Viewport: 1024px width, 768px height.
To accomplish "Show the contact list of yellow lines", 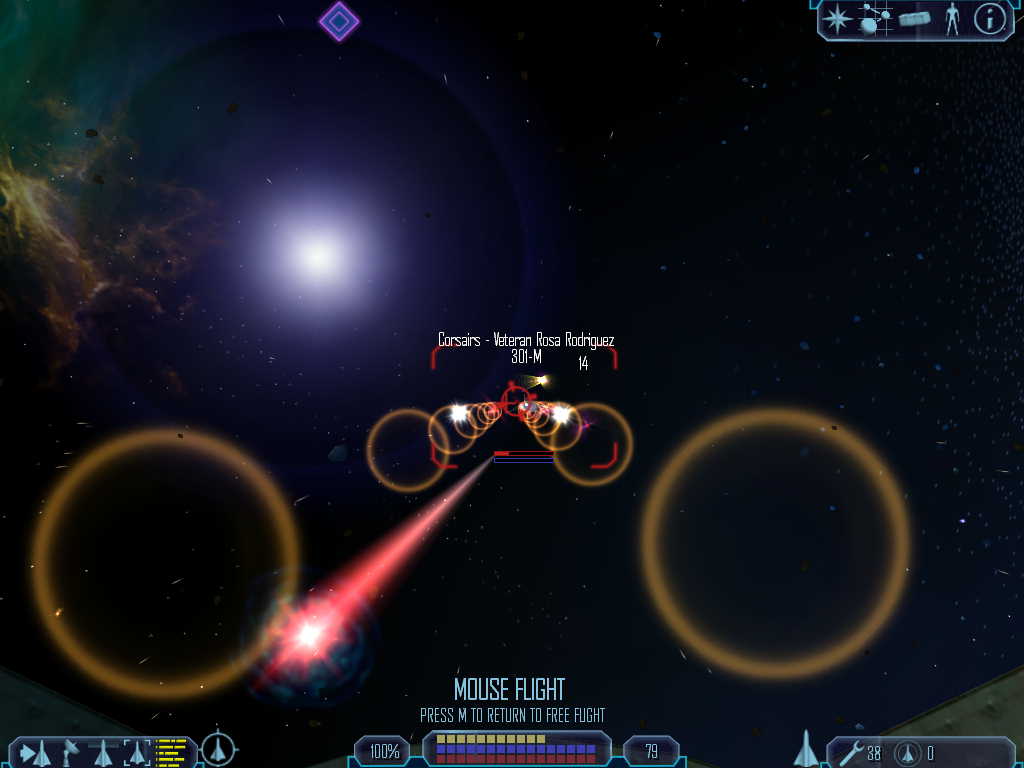I will point(172,751).
